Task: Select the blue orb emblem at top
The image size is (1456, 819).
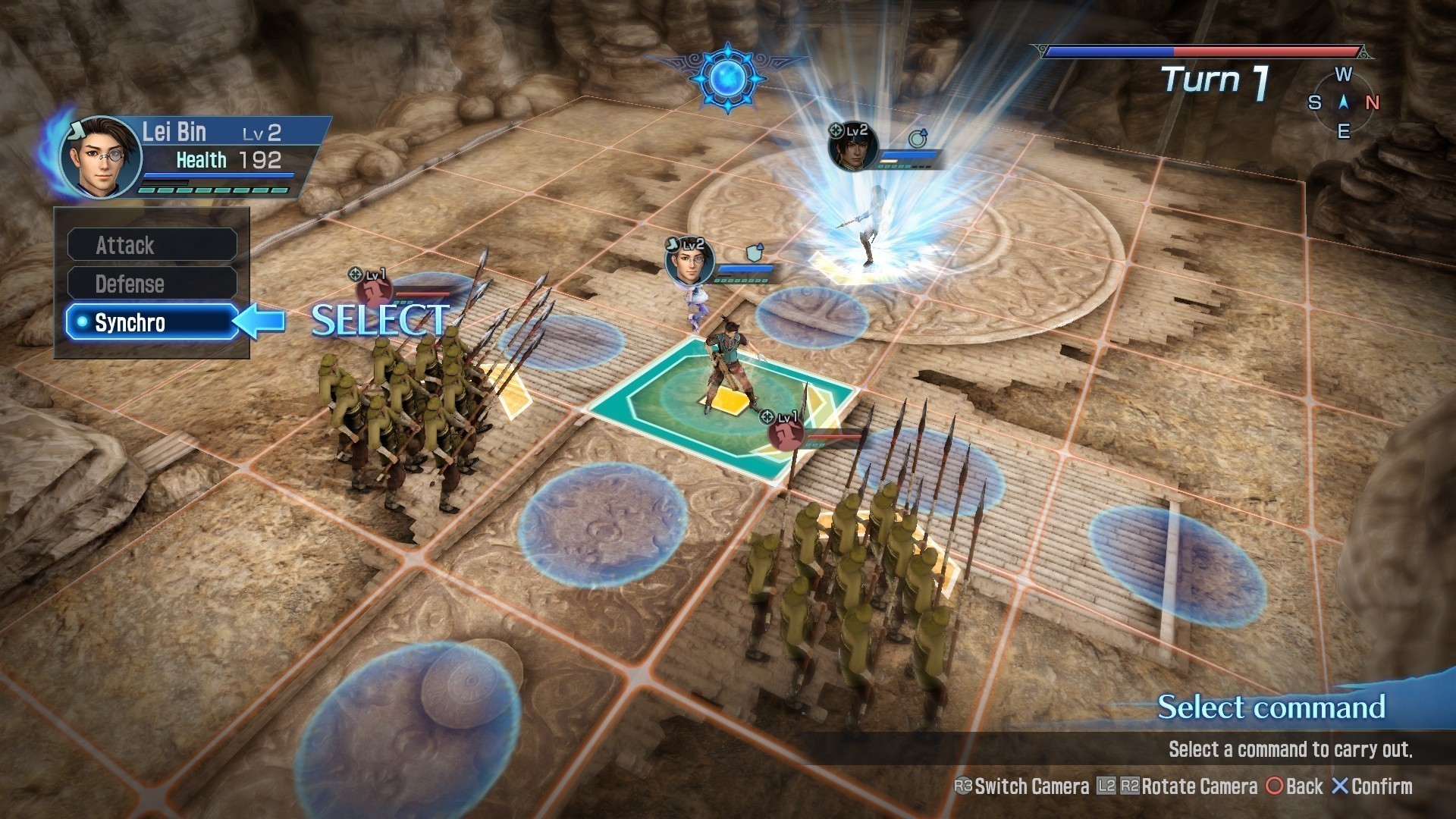Action: click(x=728, y=77)
